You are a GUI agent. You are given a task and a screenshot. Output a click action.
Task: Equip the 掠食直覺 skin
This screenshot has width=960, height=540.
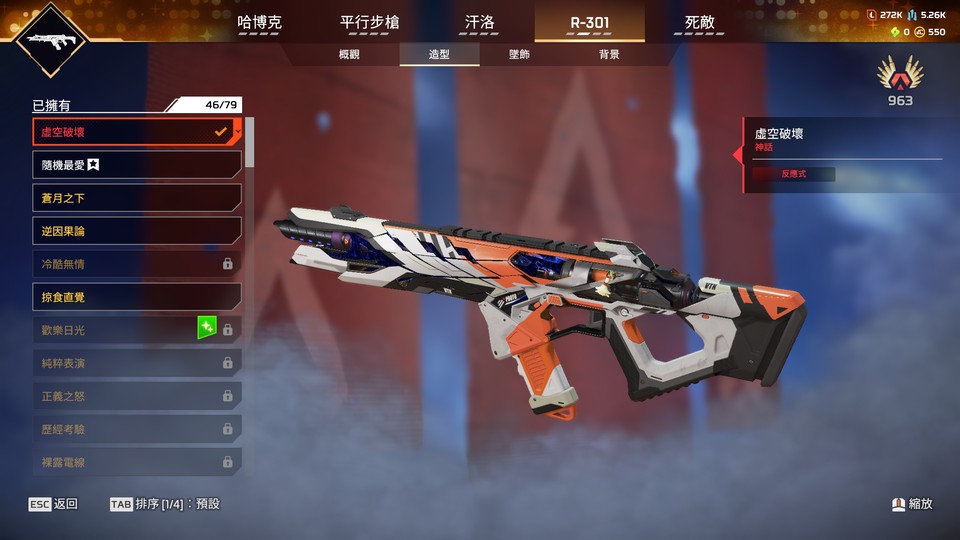point(136,297)
